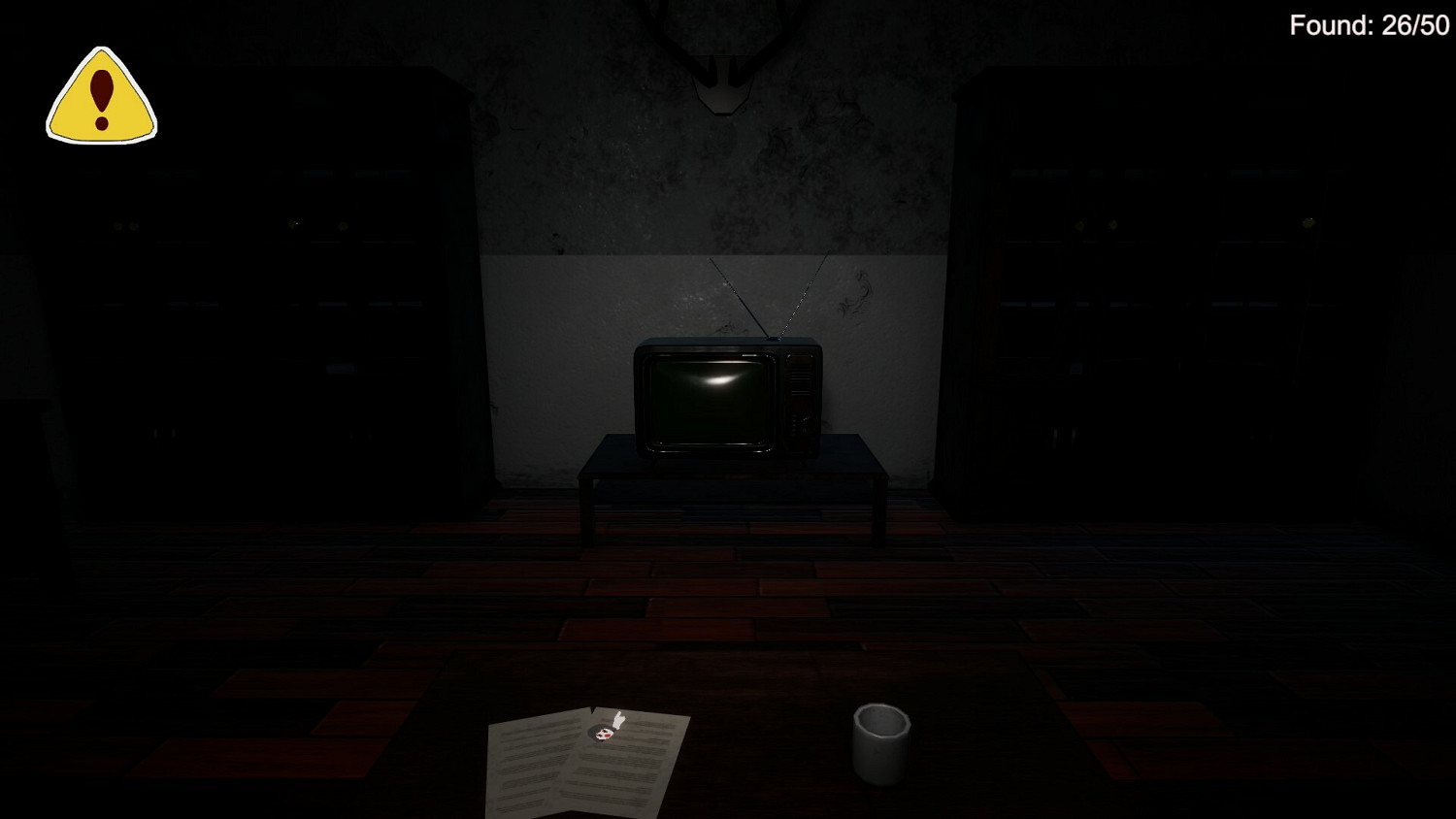Click the white cursor hand indicator
The width and height of the screenshot is (1456, 819).
coord(618,719)
